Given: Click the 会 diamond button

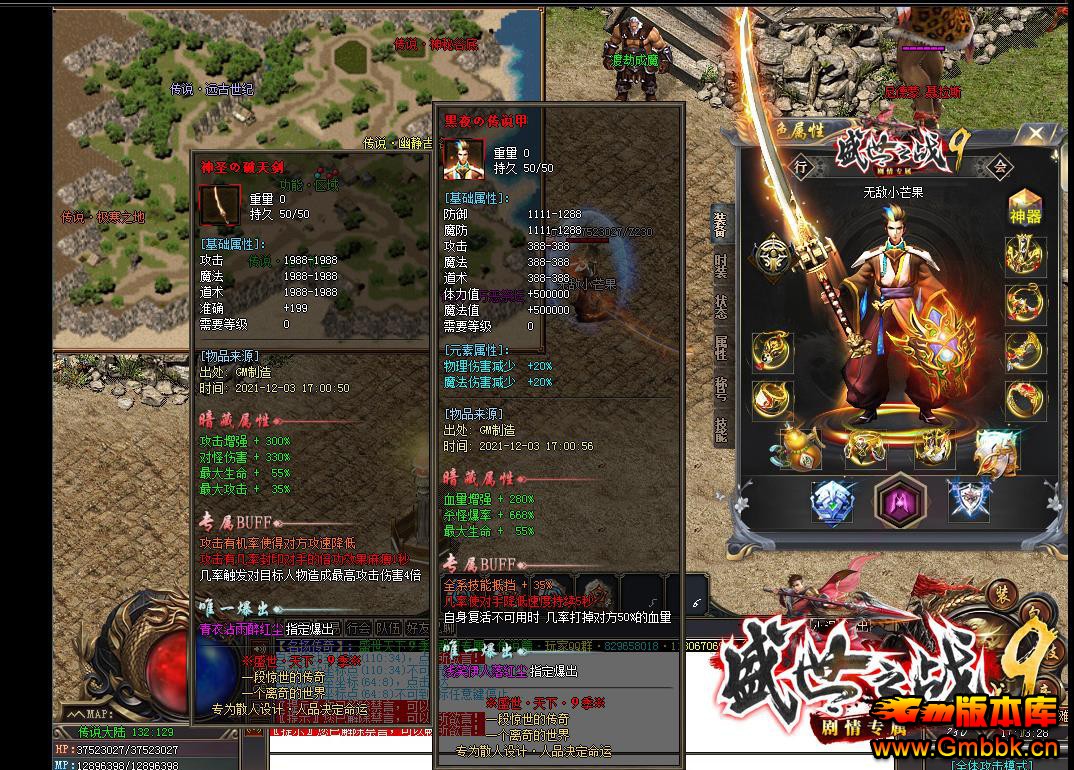Looking at the screenshot, I should [x=1000, y=167].
